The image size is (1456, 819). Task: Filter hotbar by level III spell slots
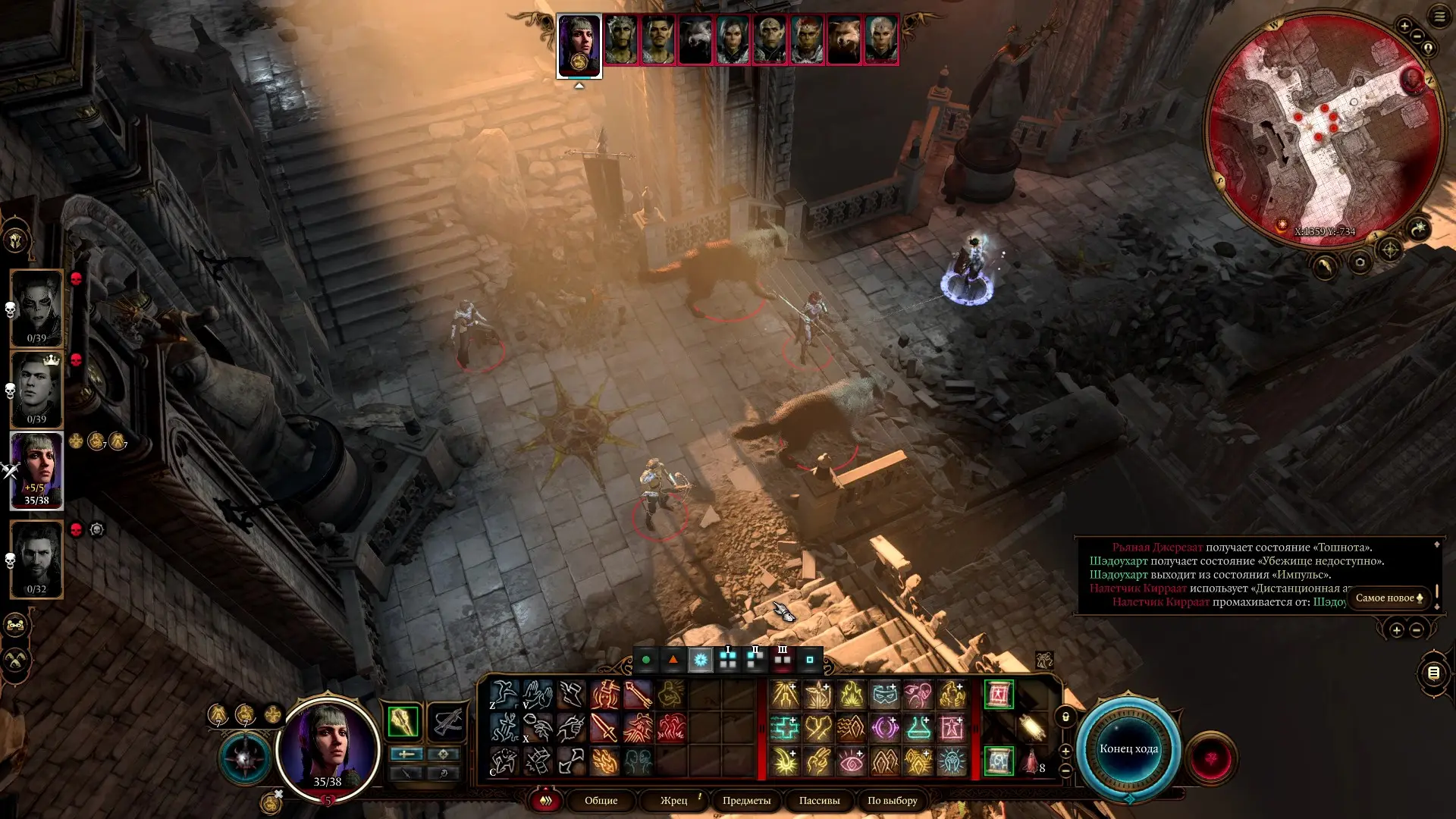(783, 659)
